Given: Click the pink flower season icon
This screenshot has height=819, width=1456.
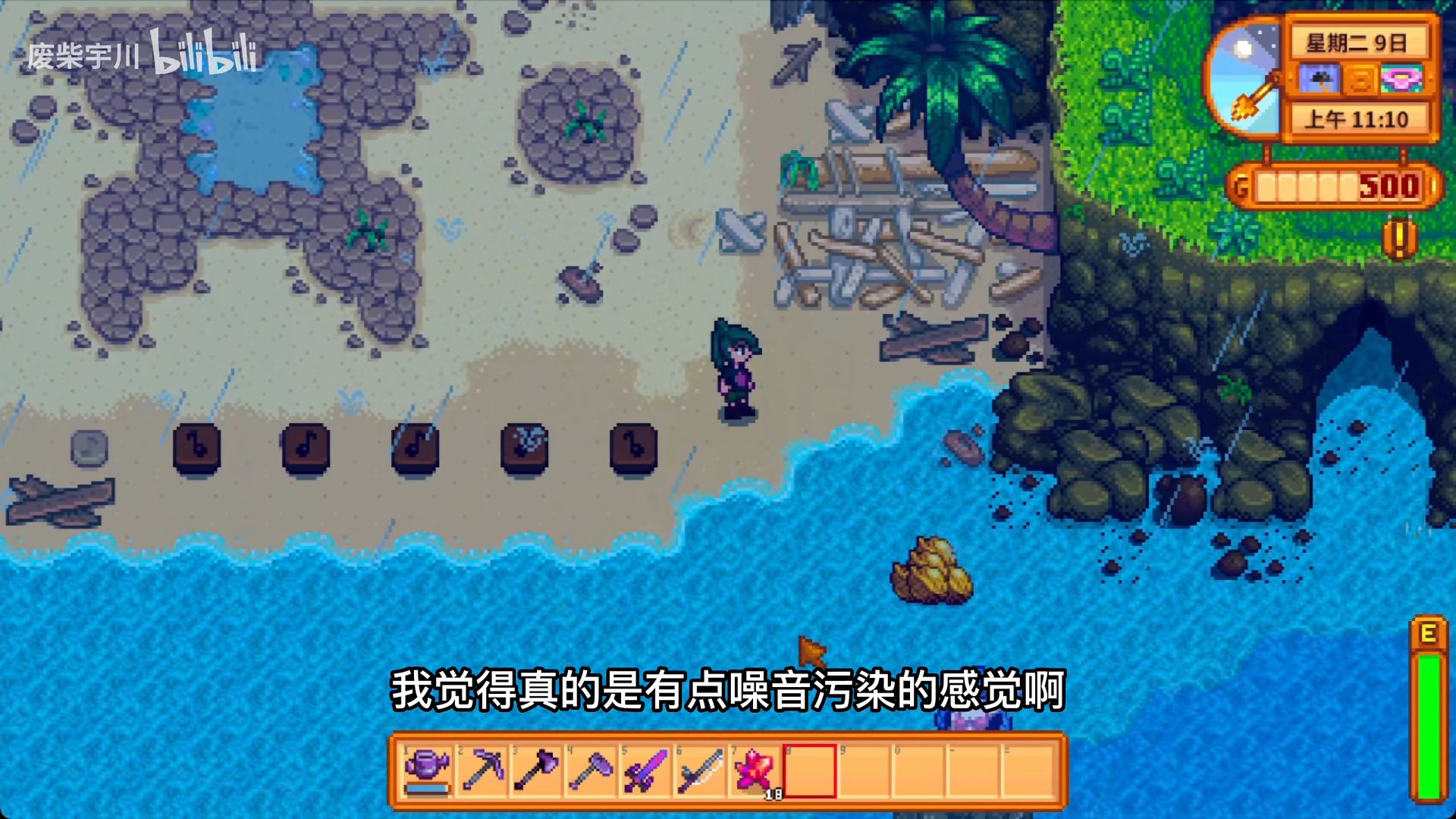Looking at the screenshot, I should tap(1400, 80).
